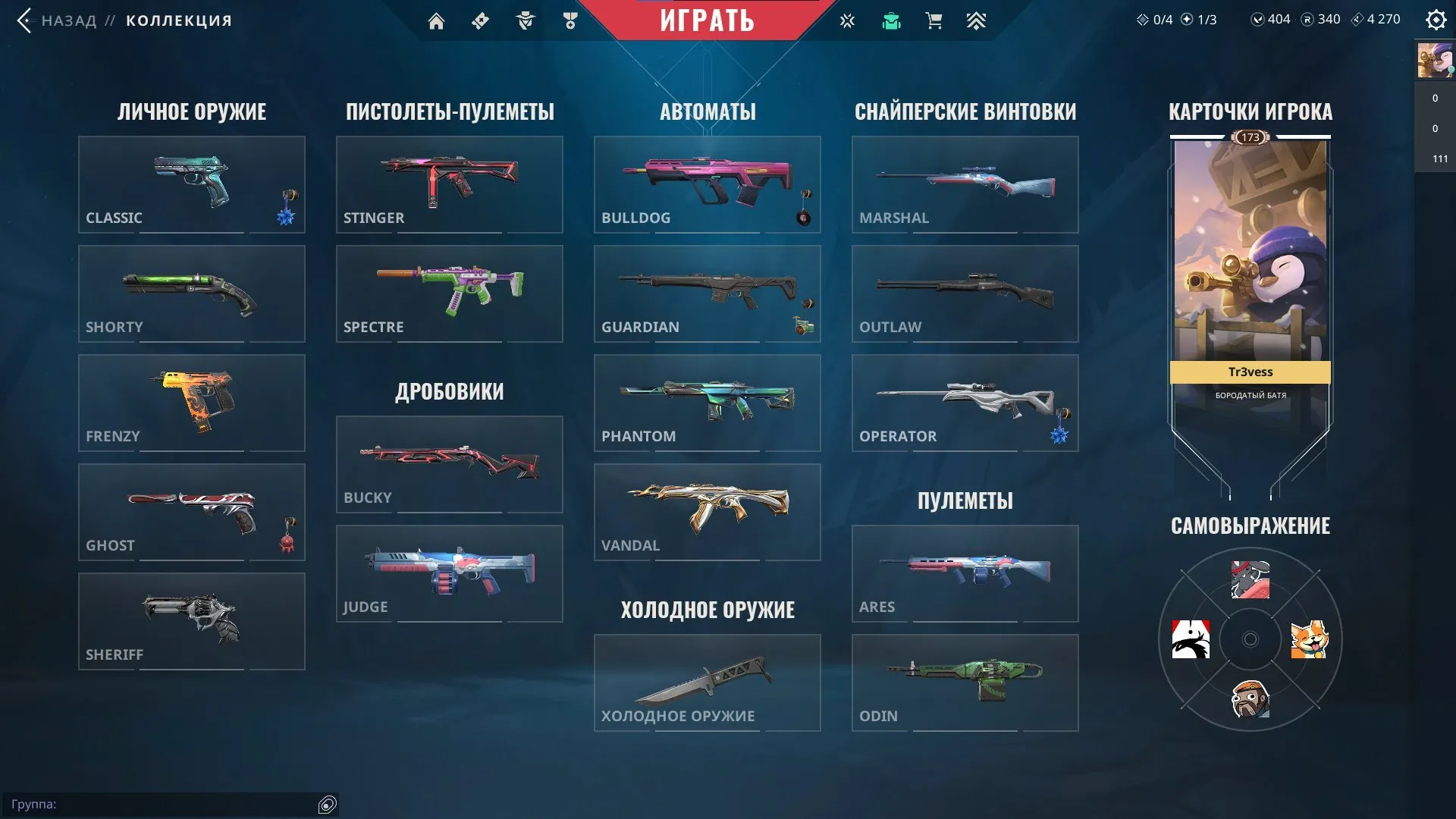Image resolution: width=1456 pixels, height=819 pixels.
Task: Select the OPERATOR sniper skin
Action: coord(965,403)
